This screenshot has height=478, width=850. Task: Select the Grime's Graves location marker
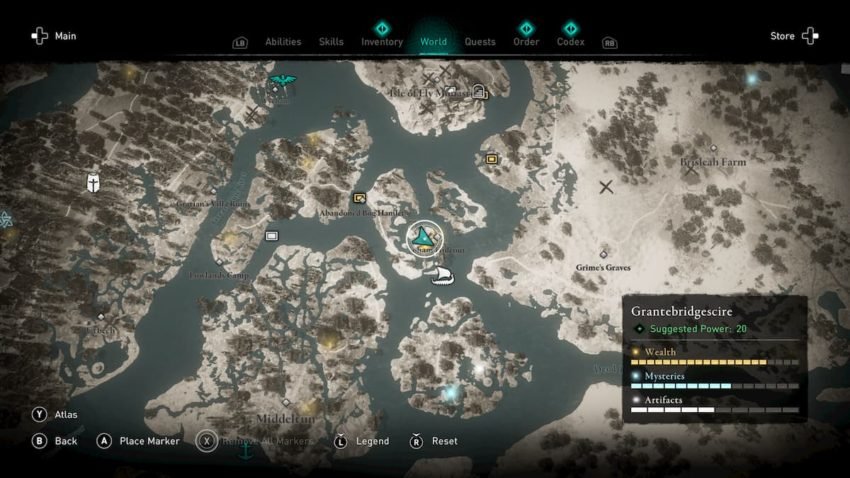(x=603, y=255)
